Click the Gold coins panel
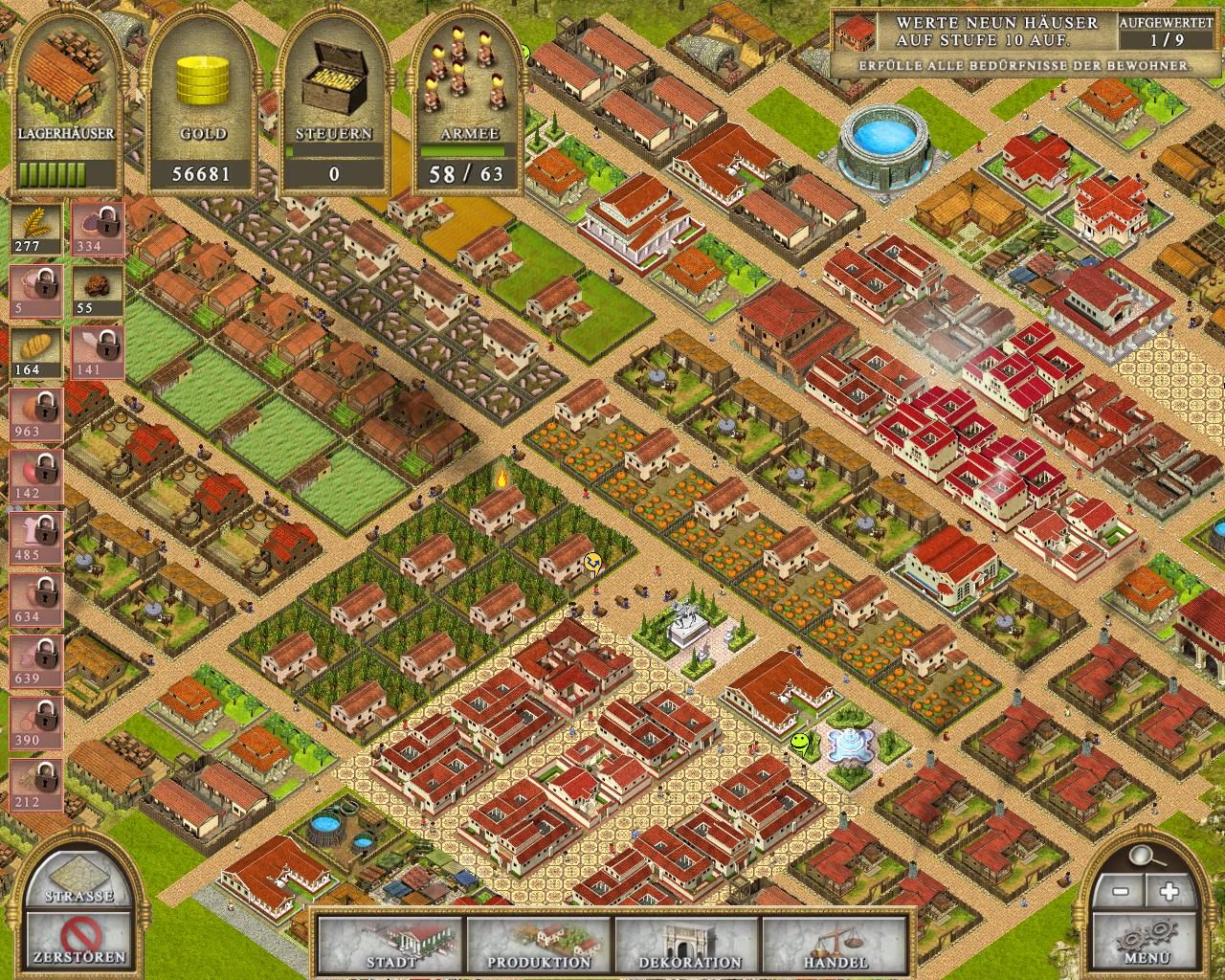 (203, 100)
